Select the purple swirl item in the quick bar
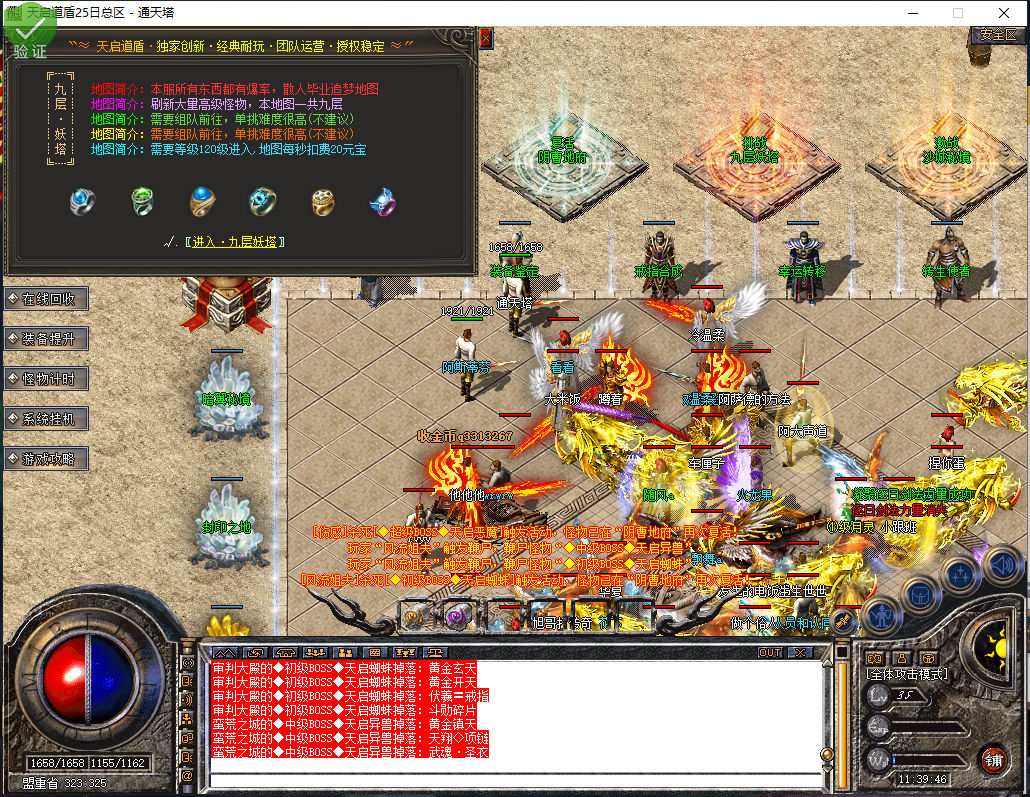Screen dimensions: 1030x797 459,615
